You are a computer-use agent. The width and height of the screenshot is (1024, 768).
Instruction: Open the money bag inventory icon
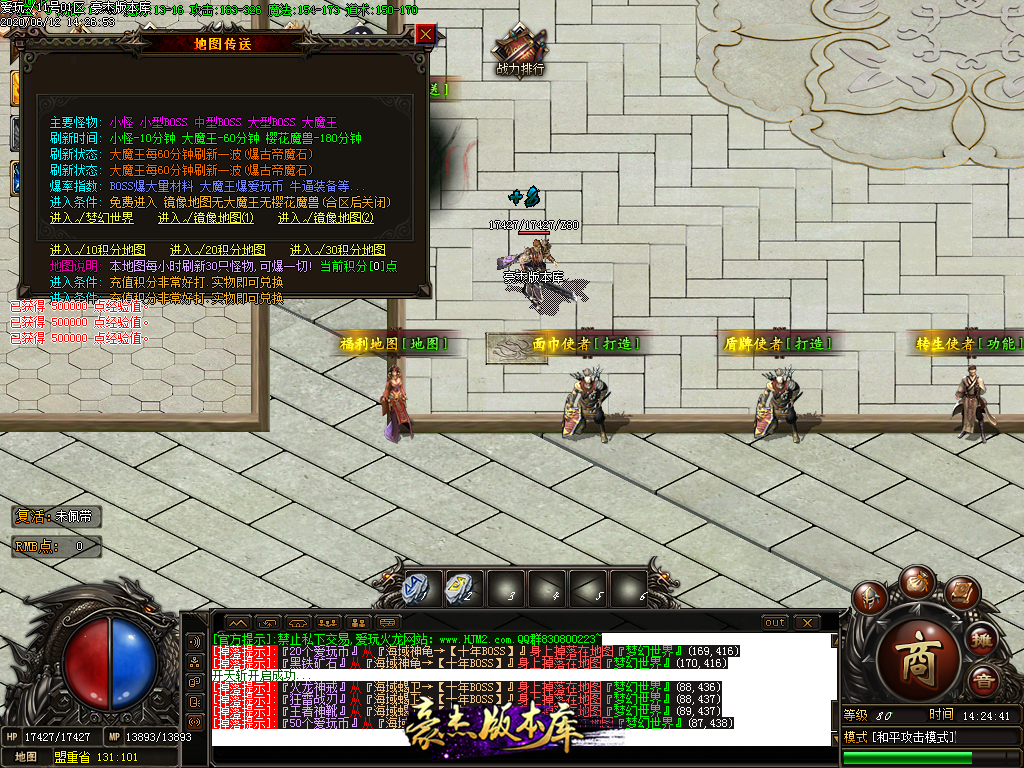pos(915,582)
